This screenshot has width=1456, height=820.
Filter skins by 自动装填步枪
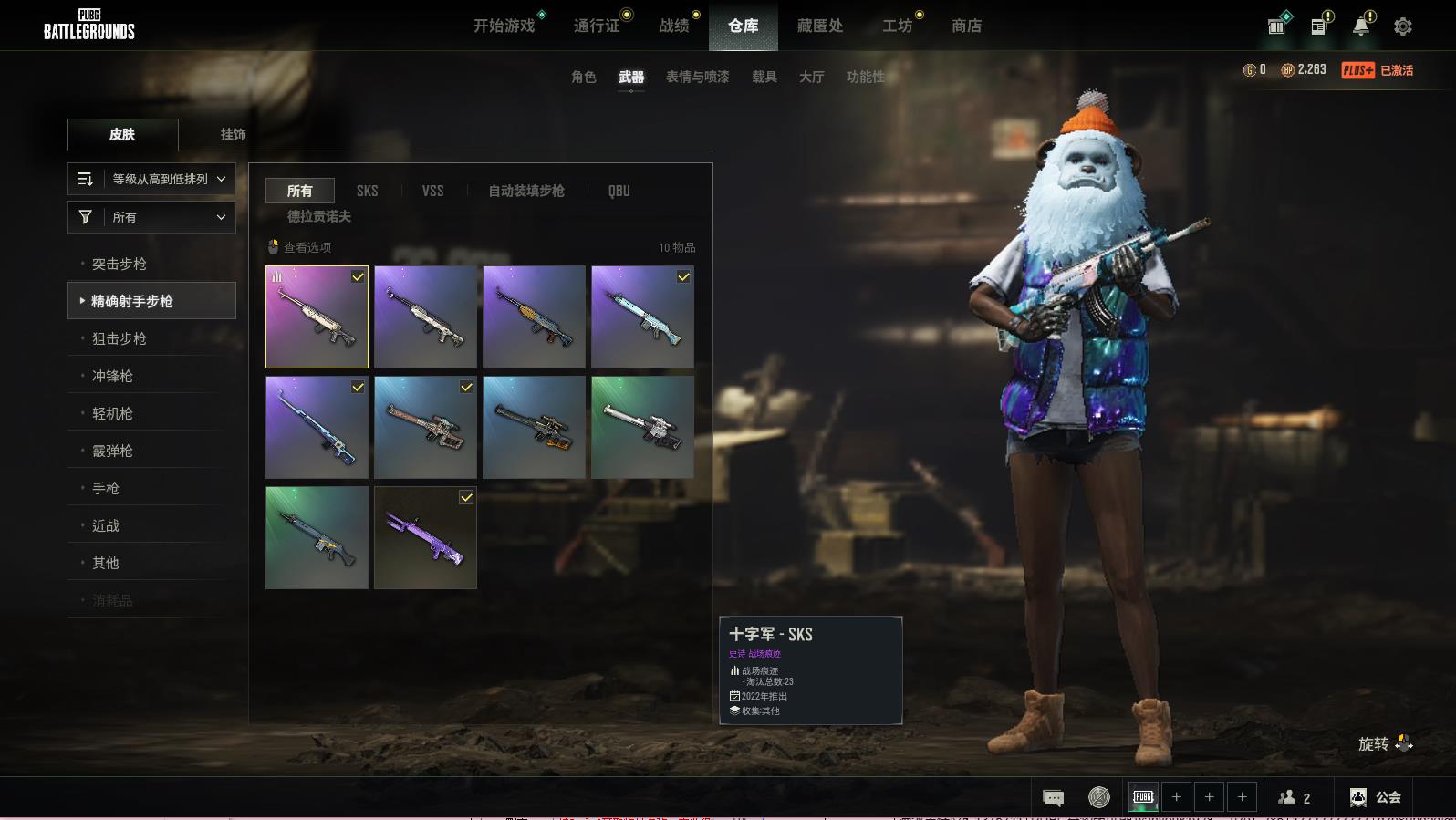(x=525, y=191)
